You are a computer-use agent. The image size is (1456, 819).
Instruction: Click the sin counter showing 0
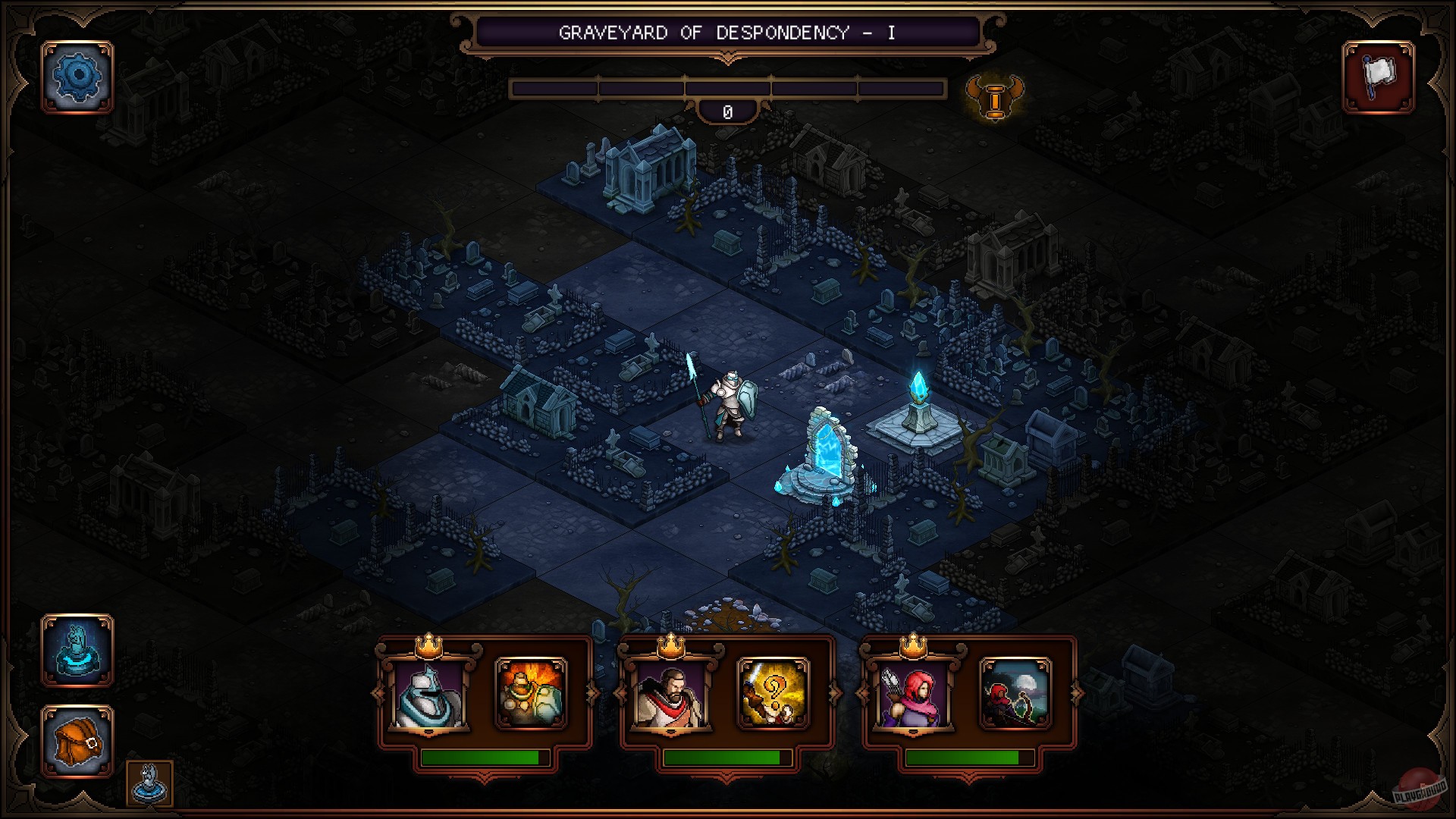click(x=727, y=110)
